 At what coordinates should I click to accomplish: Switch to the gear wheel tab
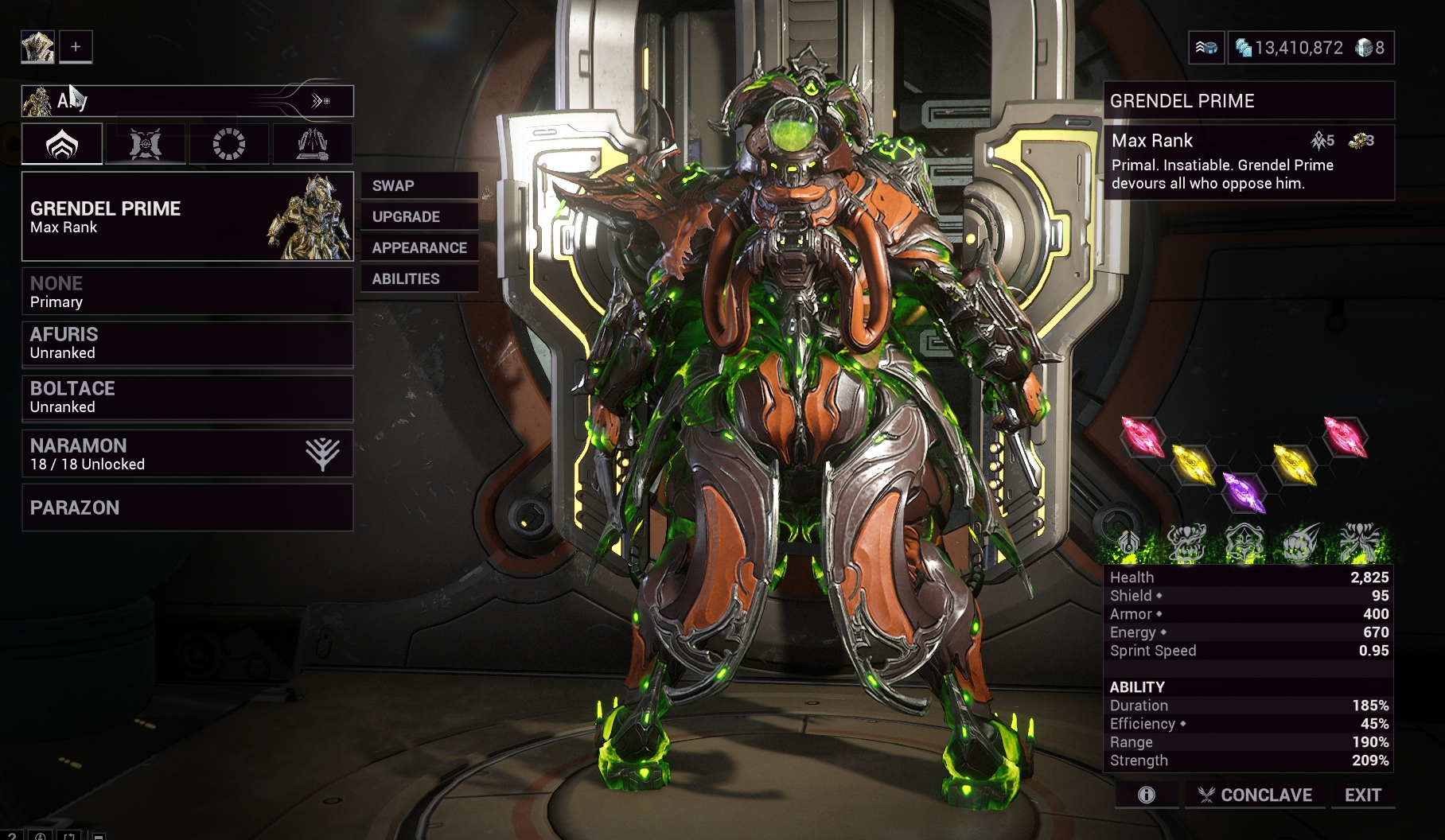pyautogui.click(x=229, y=144)
